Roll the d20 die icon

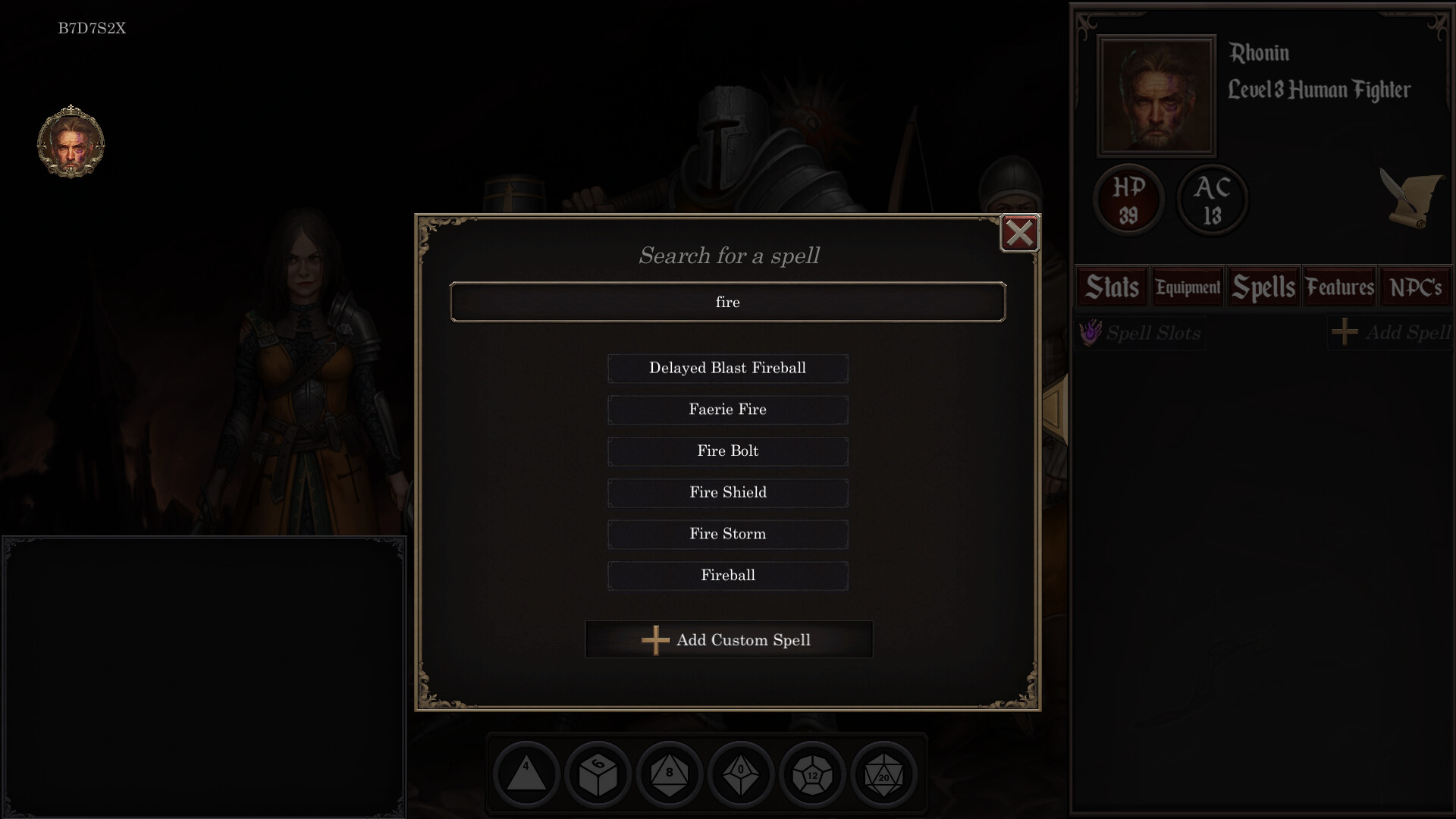pyautogui.click(x=883, y=774)
